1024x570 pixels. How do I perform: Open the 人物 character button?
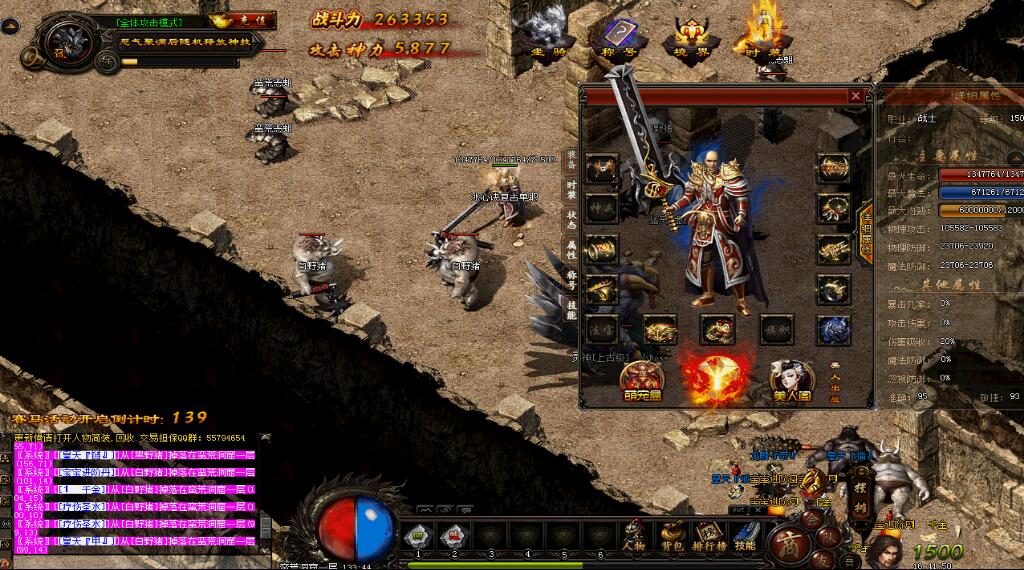coord(634,538)
